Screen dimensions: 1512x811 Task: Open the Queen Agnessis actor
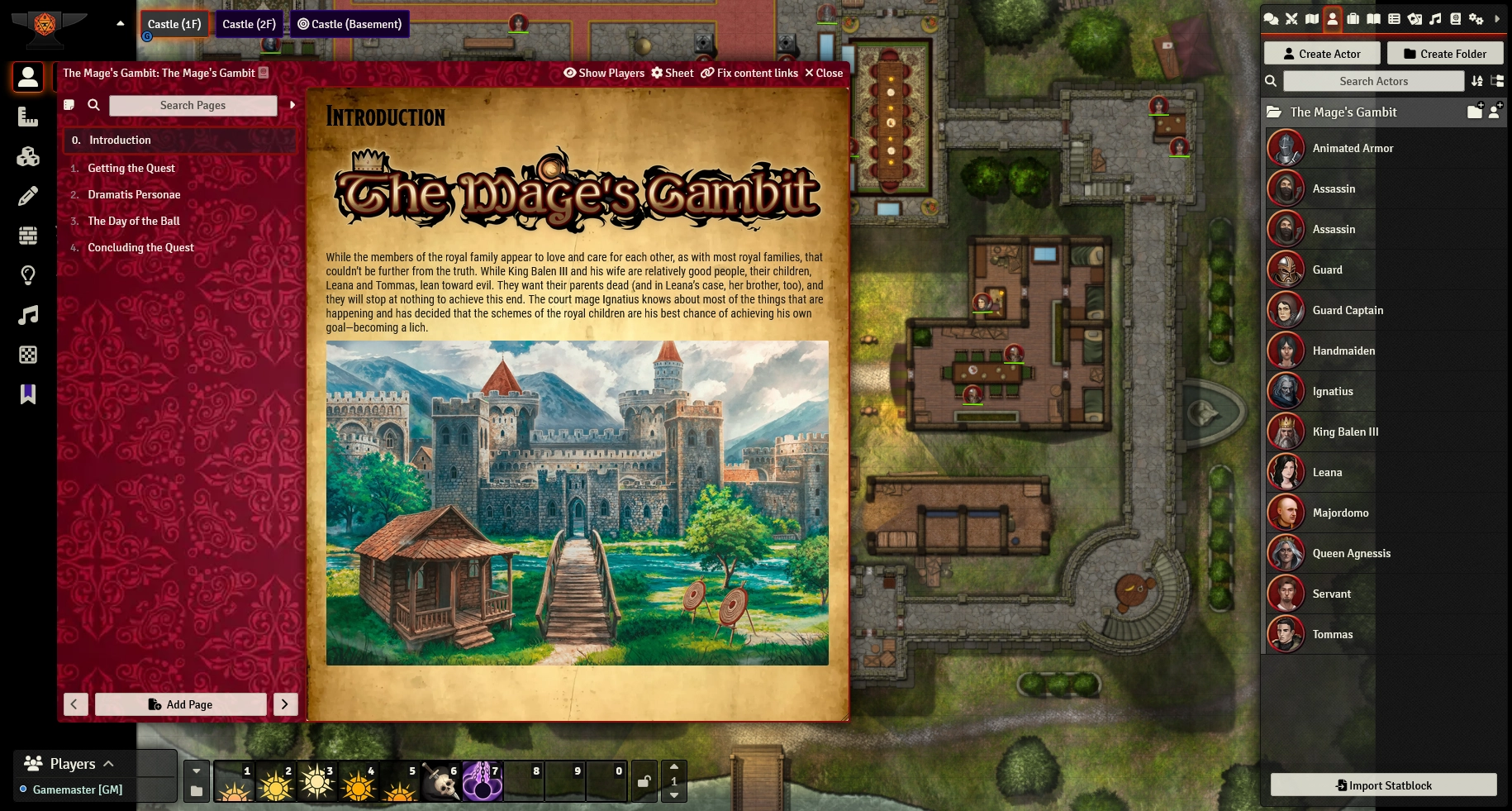point(1351,553)
